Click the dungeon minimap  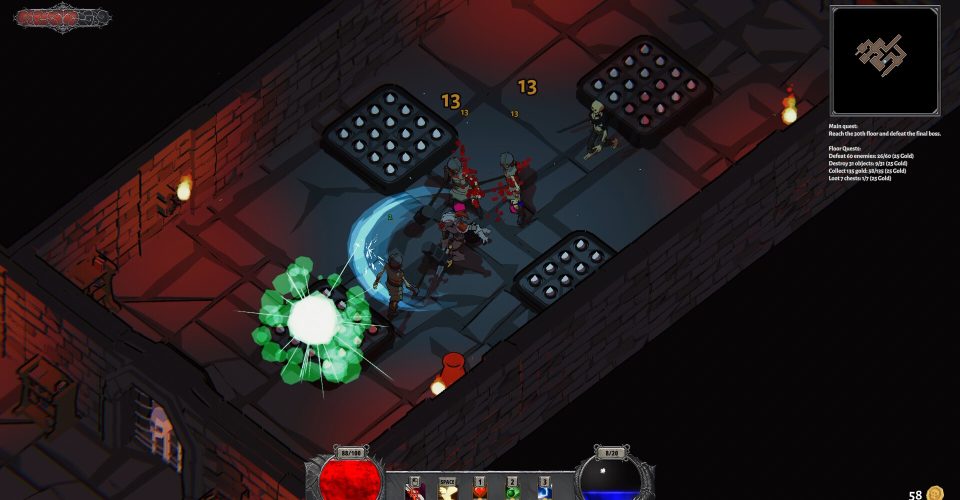click(x=885, y=60)
